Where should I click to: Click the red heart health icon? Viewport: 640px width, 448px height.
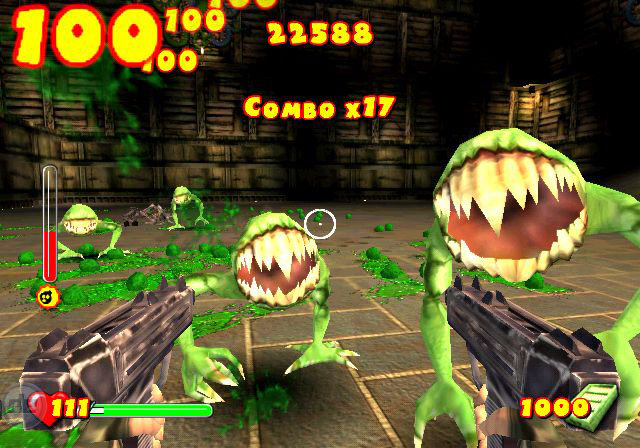click(x=38, y=407)
